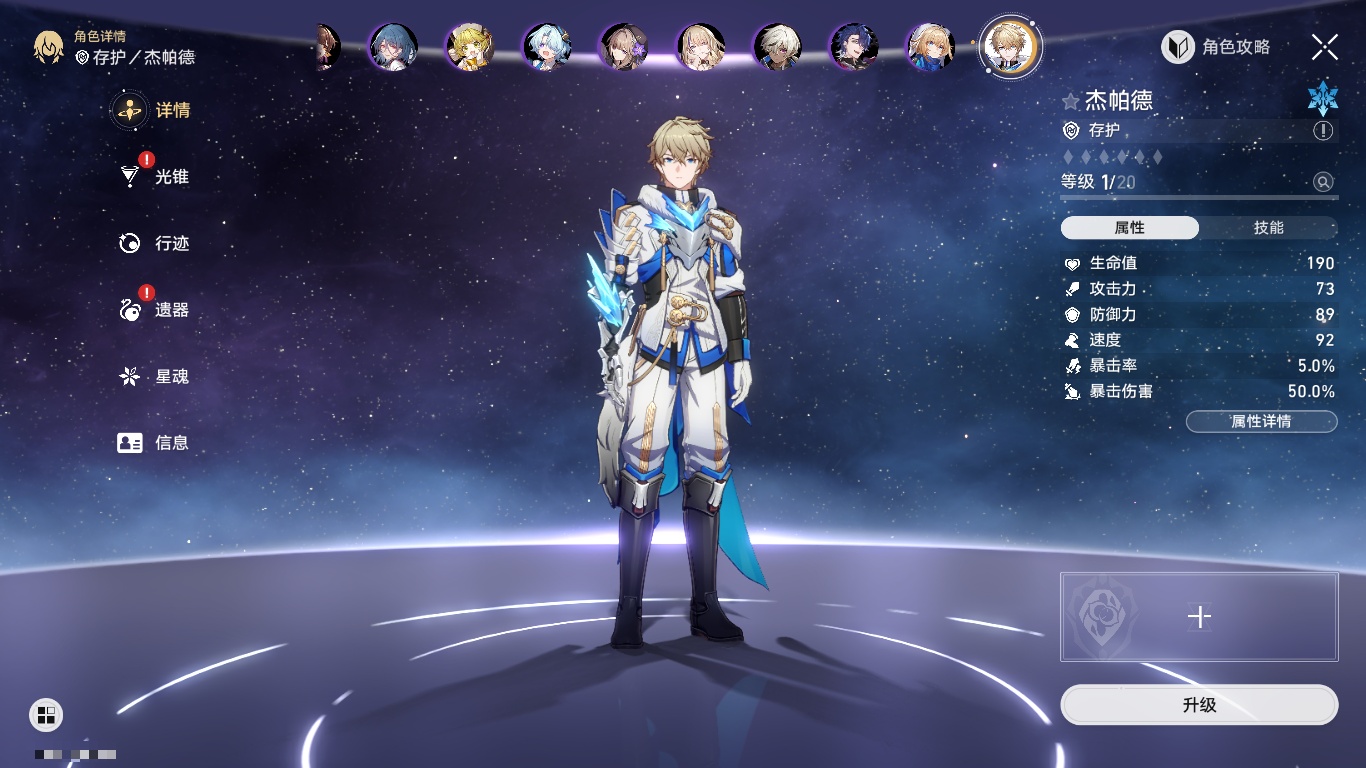Toggle the favorite star beside 杰帕德
1366x768 pixels.
pos(1071,101)
